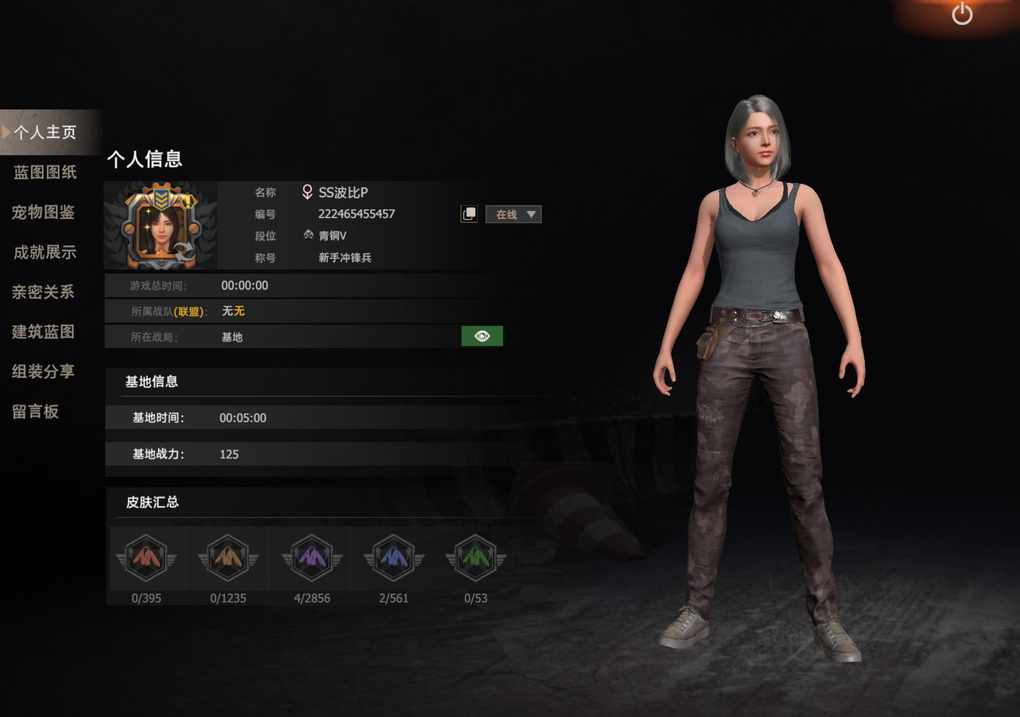The width and height of the screenshot is (1020, 717).
Task: Open the 在线 status dropdown
Action: 514,214
